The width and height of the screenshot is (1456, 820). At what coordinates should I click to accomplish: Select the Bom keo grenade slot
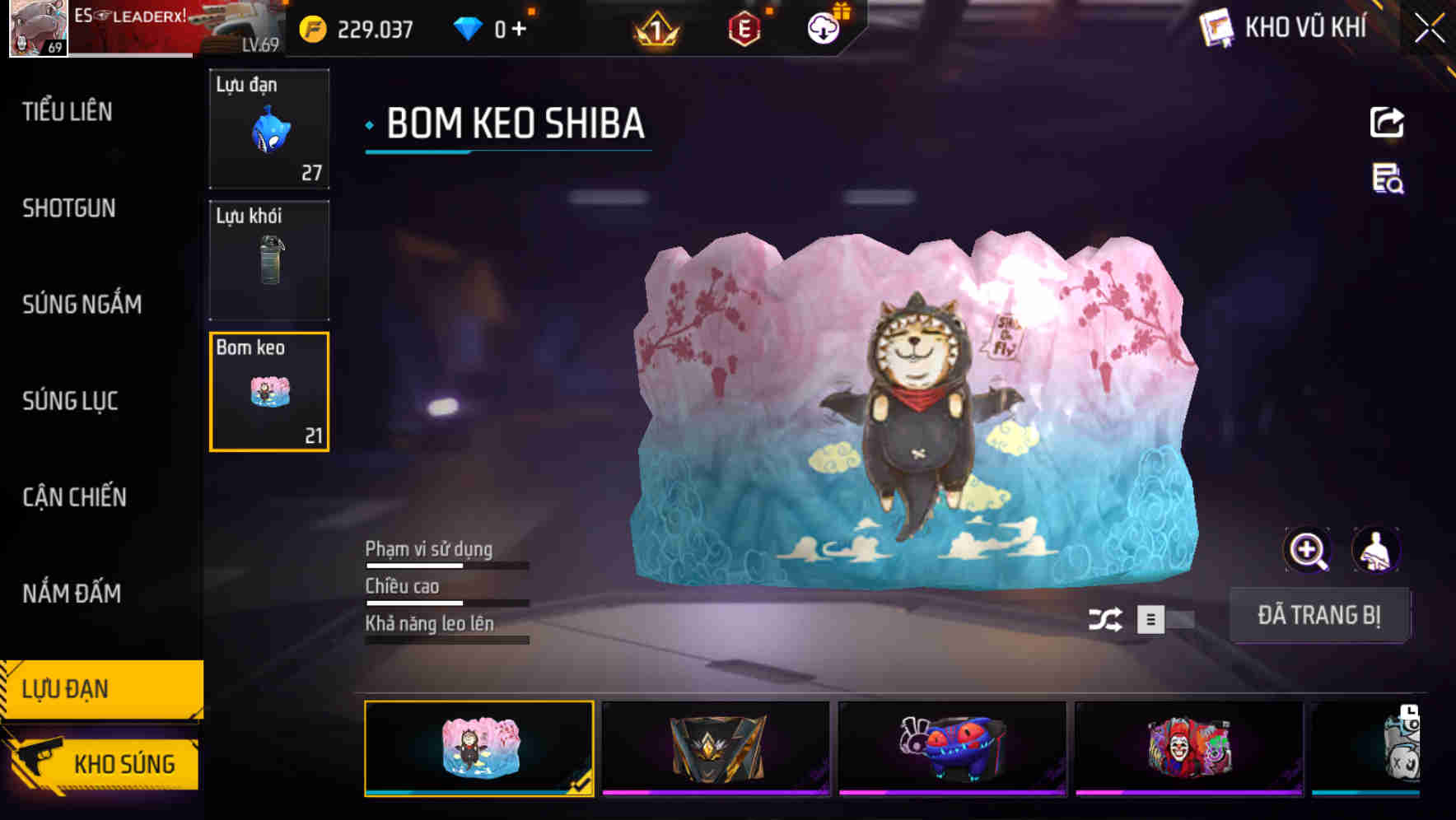[268, 391]
